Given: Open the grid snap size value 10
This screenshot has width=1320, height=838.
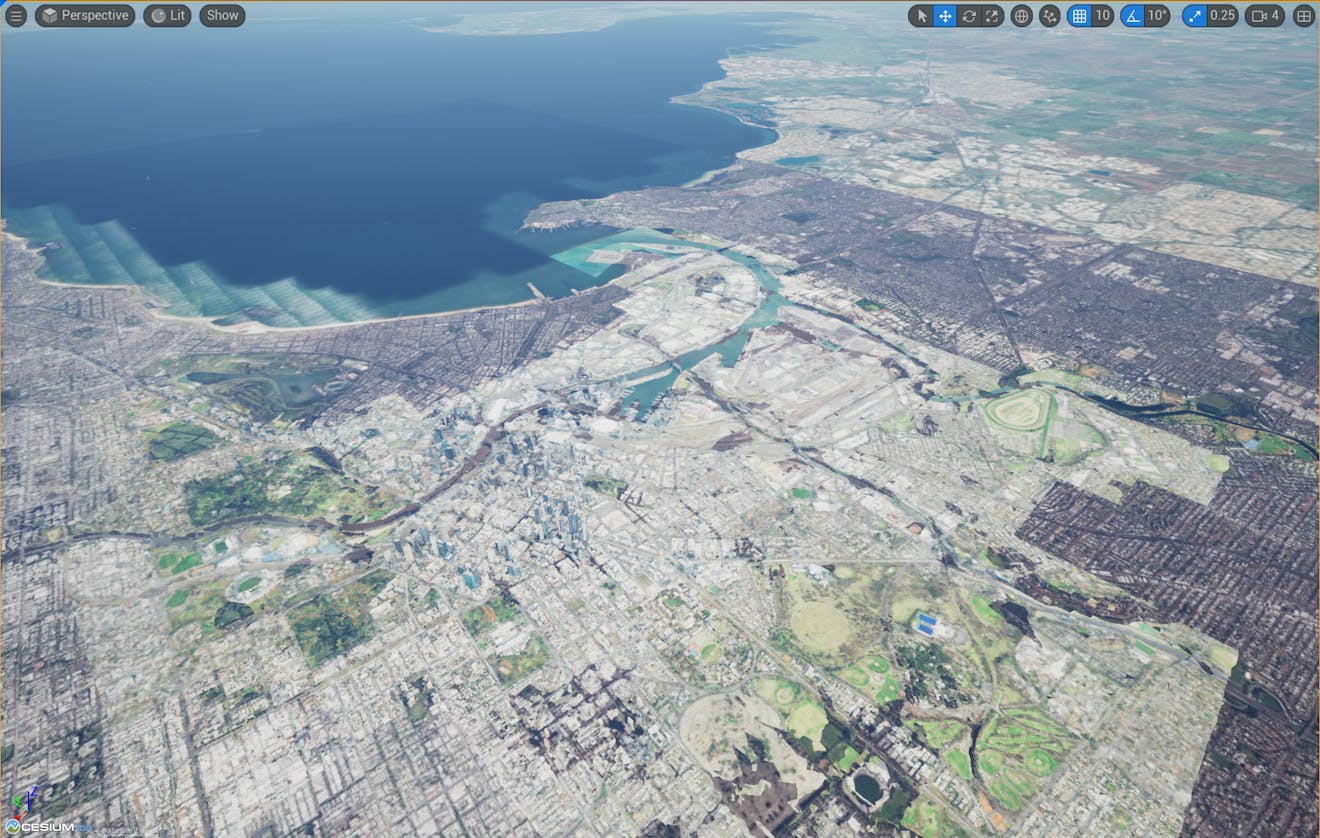Looking at the screenshot, I should 1104,15.
